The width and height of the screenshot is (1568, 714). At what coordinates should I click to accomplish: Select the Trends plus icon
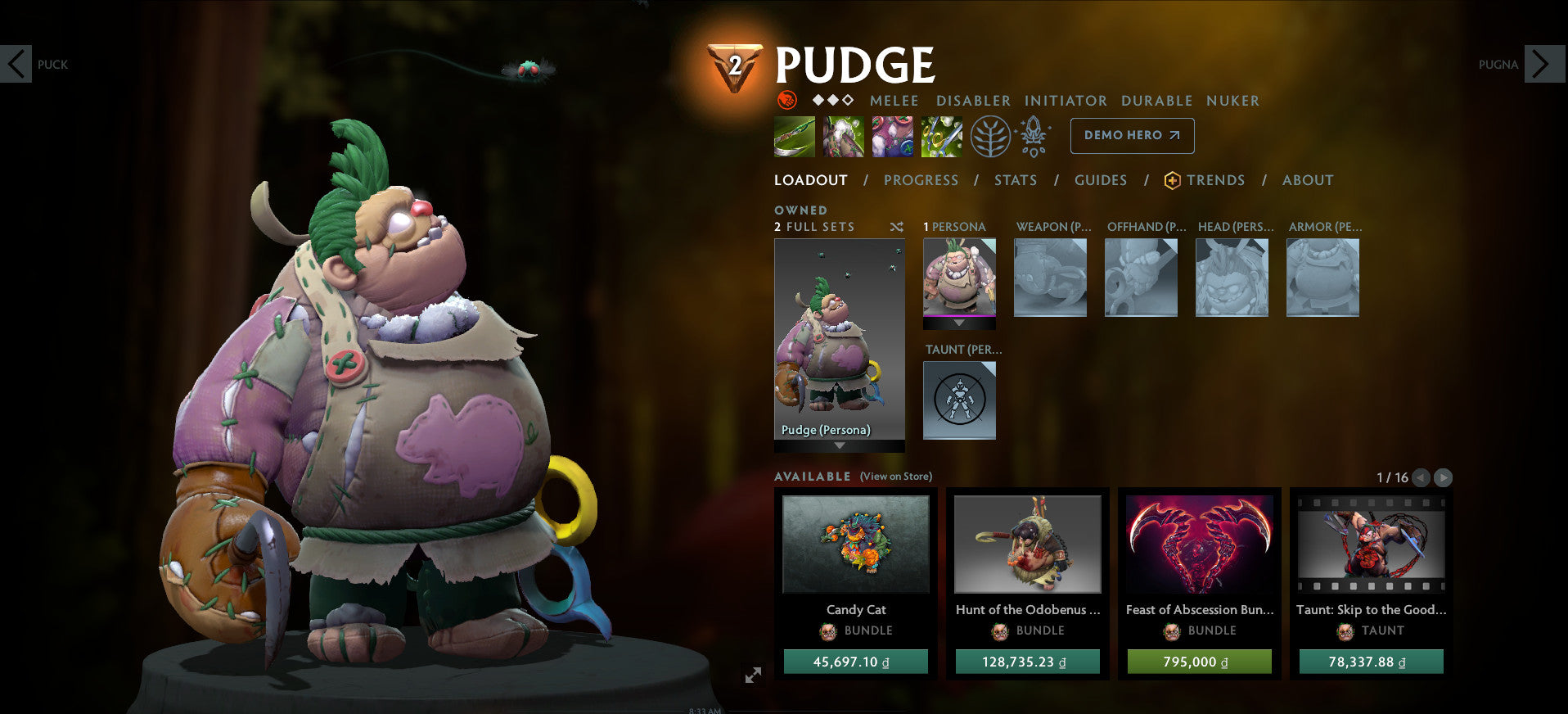pos(1171,180)
